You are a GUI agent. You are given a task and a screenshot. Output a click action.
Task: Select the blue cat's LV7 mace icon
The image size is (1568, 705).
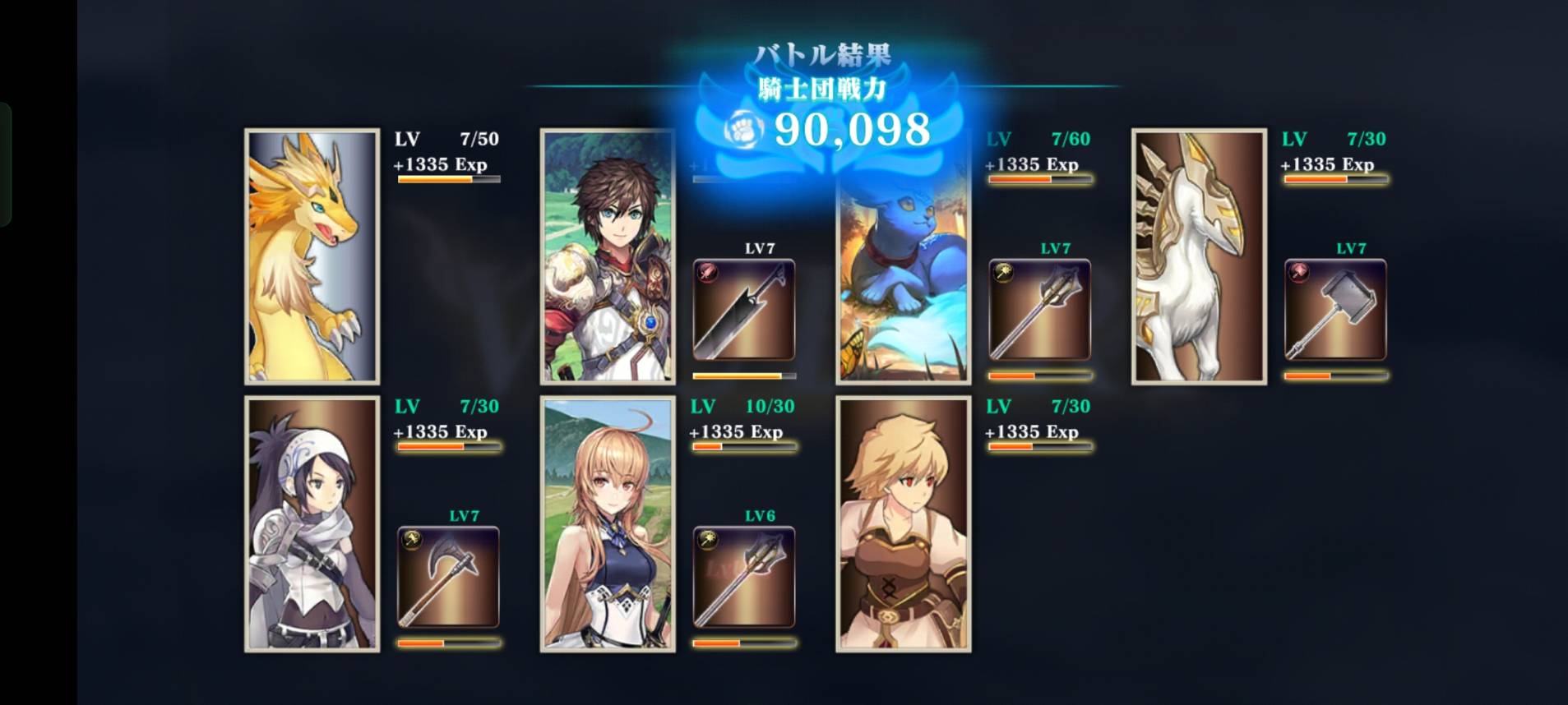[x=1039, y=310]
